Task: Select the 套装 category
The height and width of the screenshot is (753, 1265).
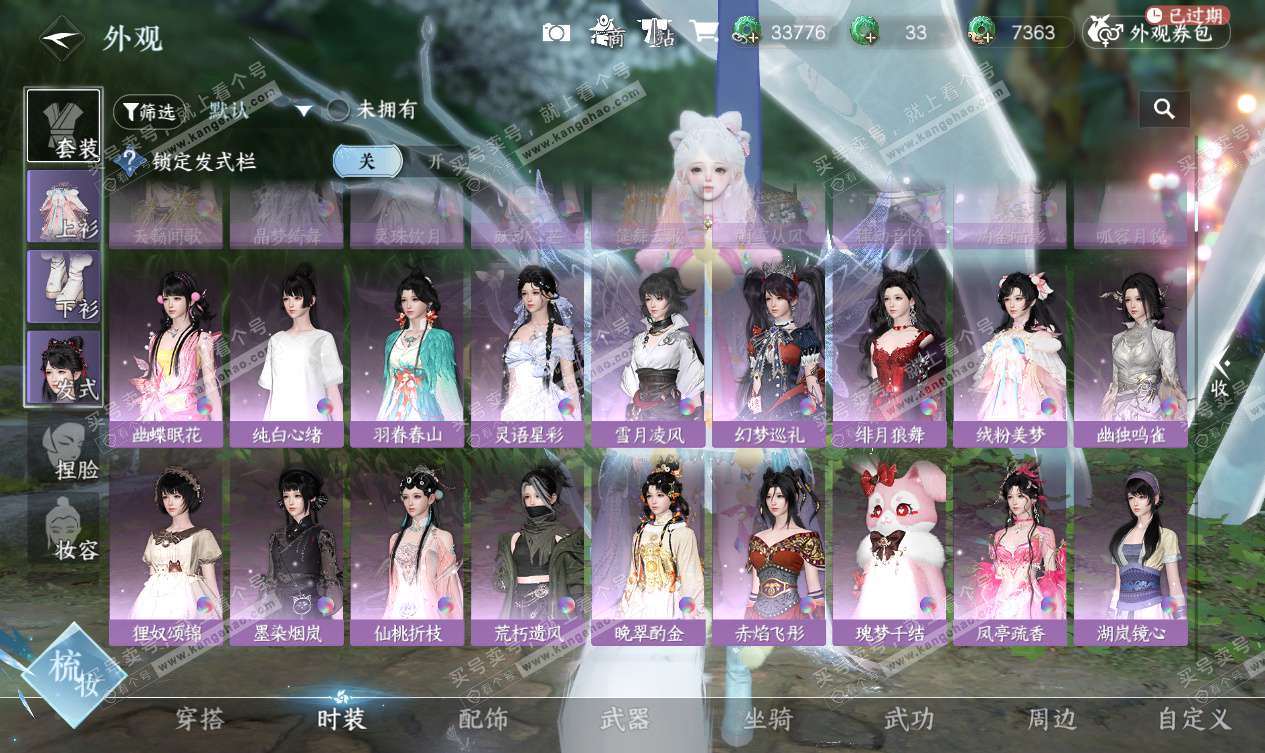Action: (x=64, y=126)
